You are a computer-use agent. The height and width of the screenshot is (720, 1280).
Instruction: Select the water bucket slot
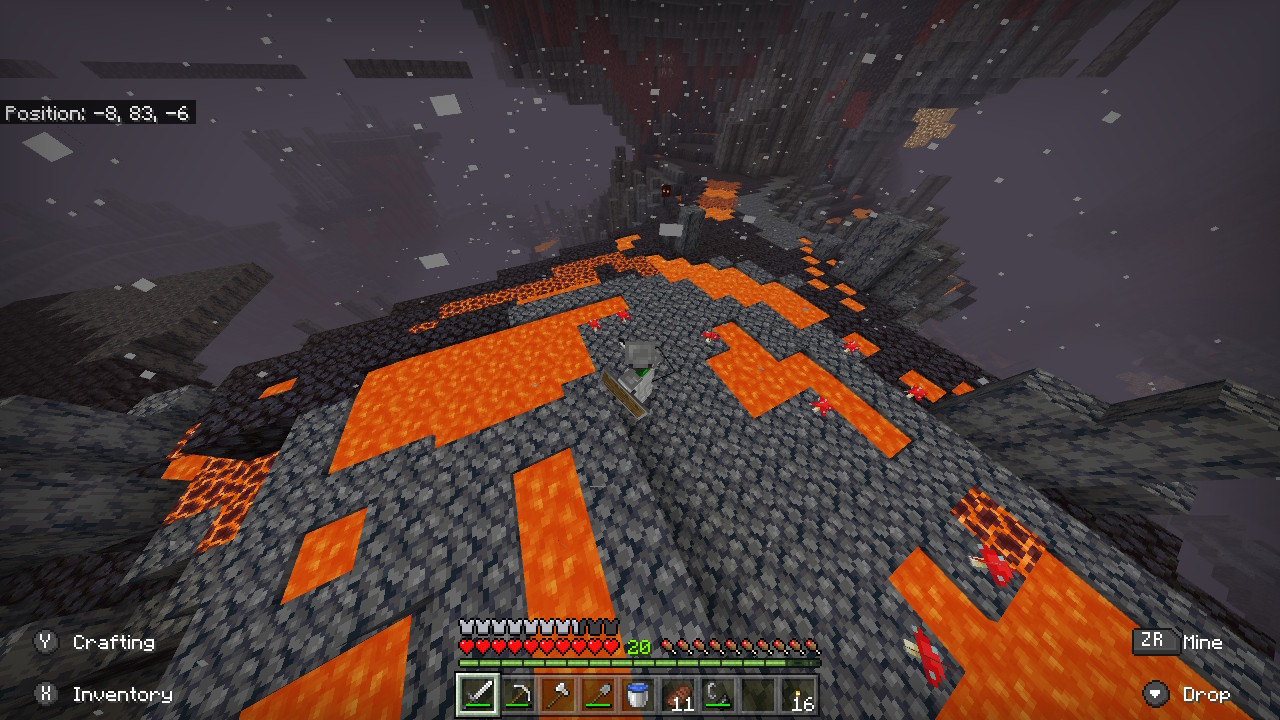point(638,695)
